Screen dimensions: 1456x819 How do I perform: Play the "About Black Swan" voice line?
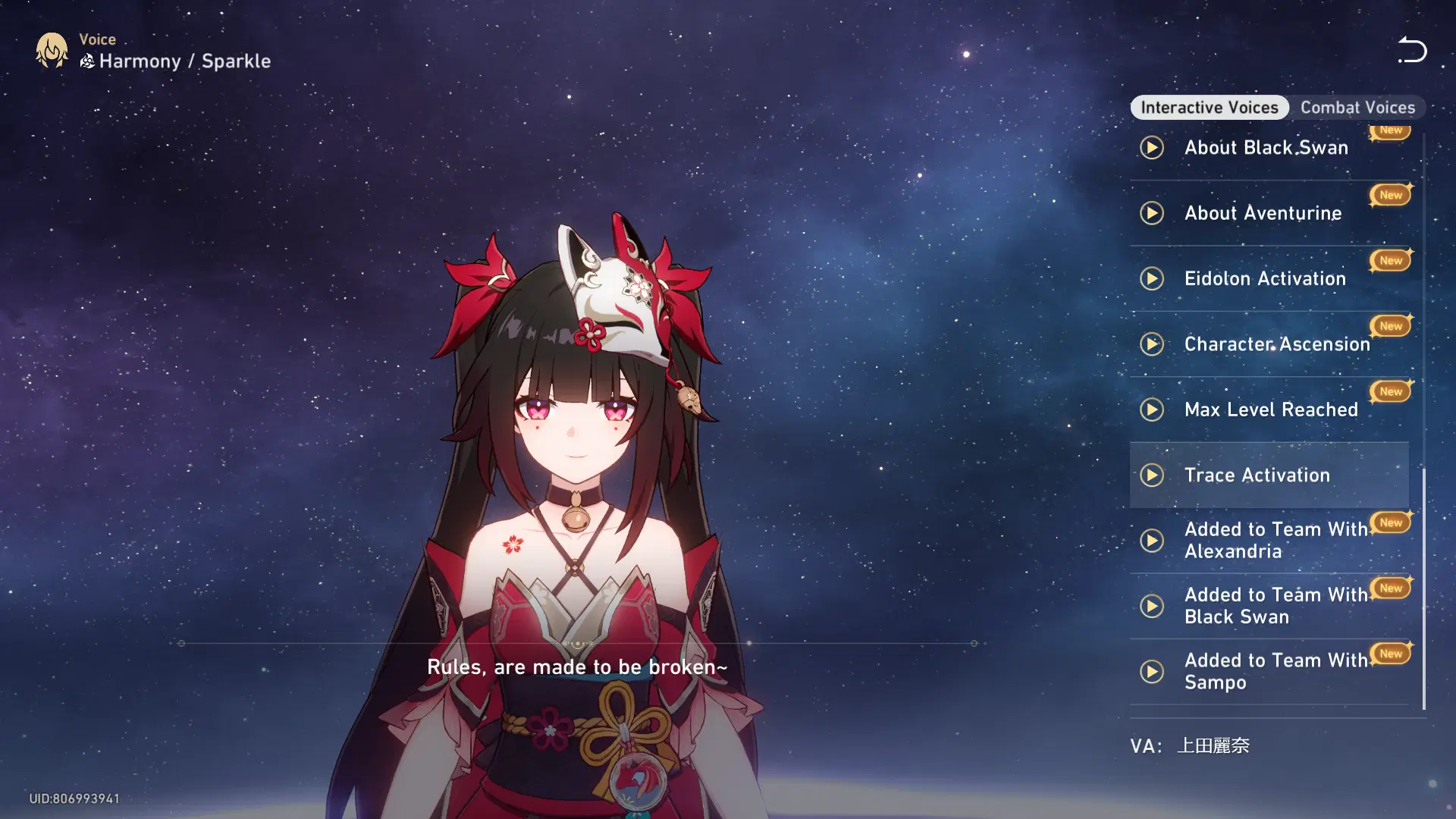click(1152, 148)
